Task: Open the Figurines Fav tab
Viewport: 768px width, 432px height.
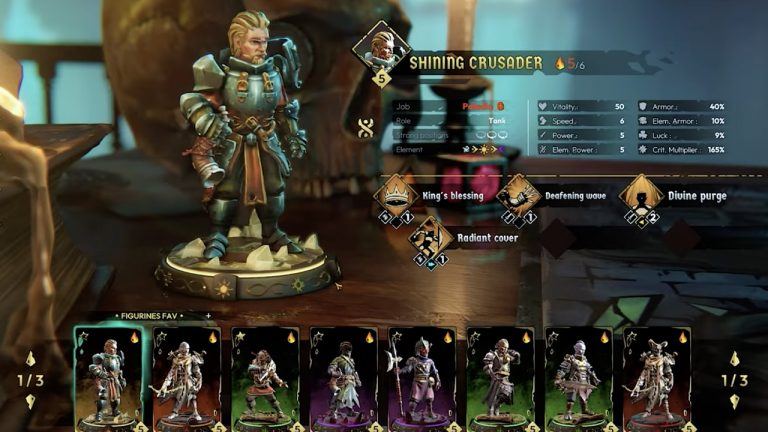Action: tap(145, 315)
